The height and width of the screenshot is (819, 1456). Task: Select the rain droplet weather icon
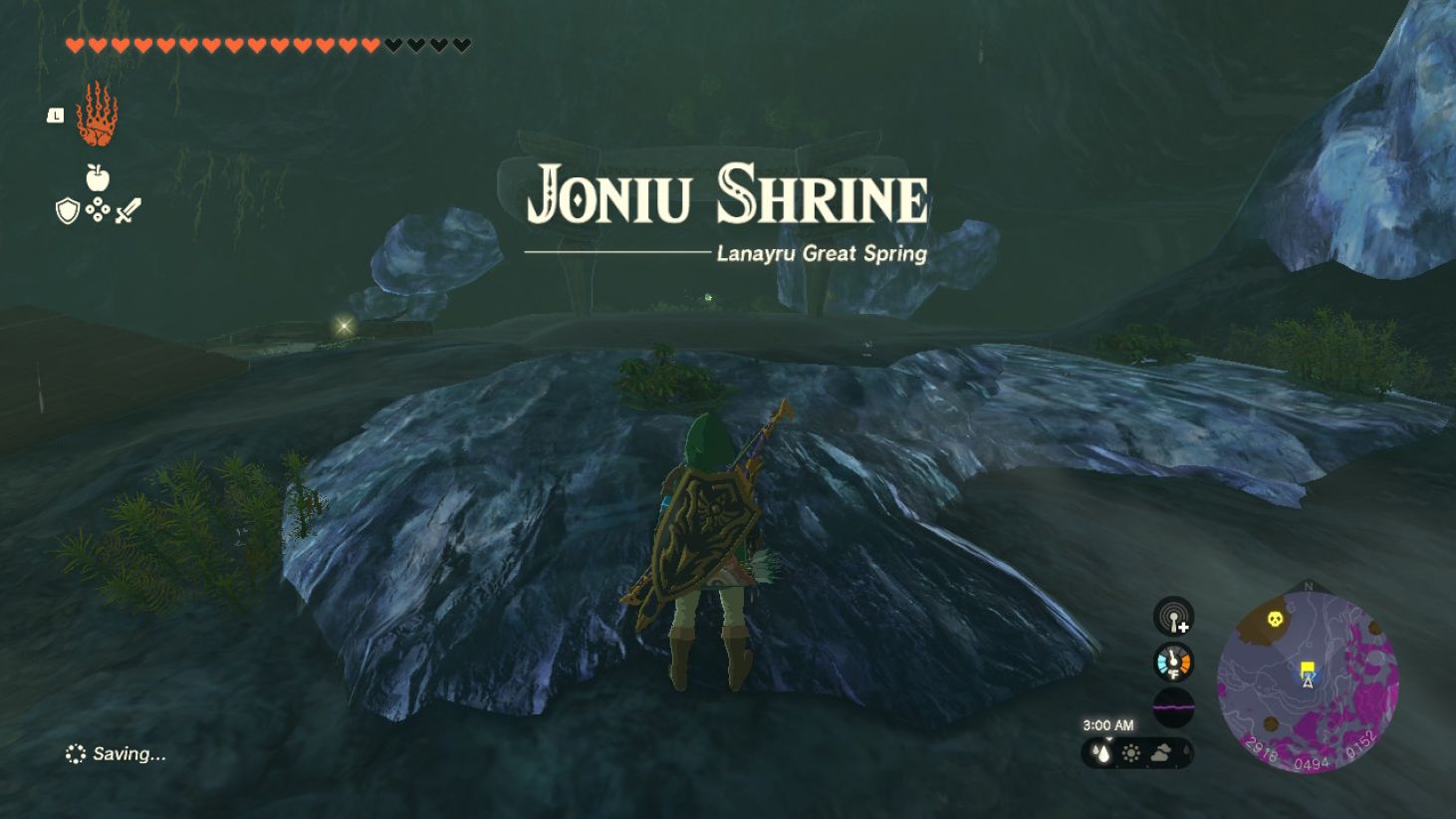click(x=1103, y=755)
